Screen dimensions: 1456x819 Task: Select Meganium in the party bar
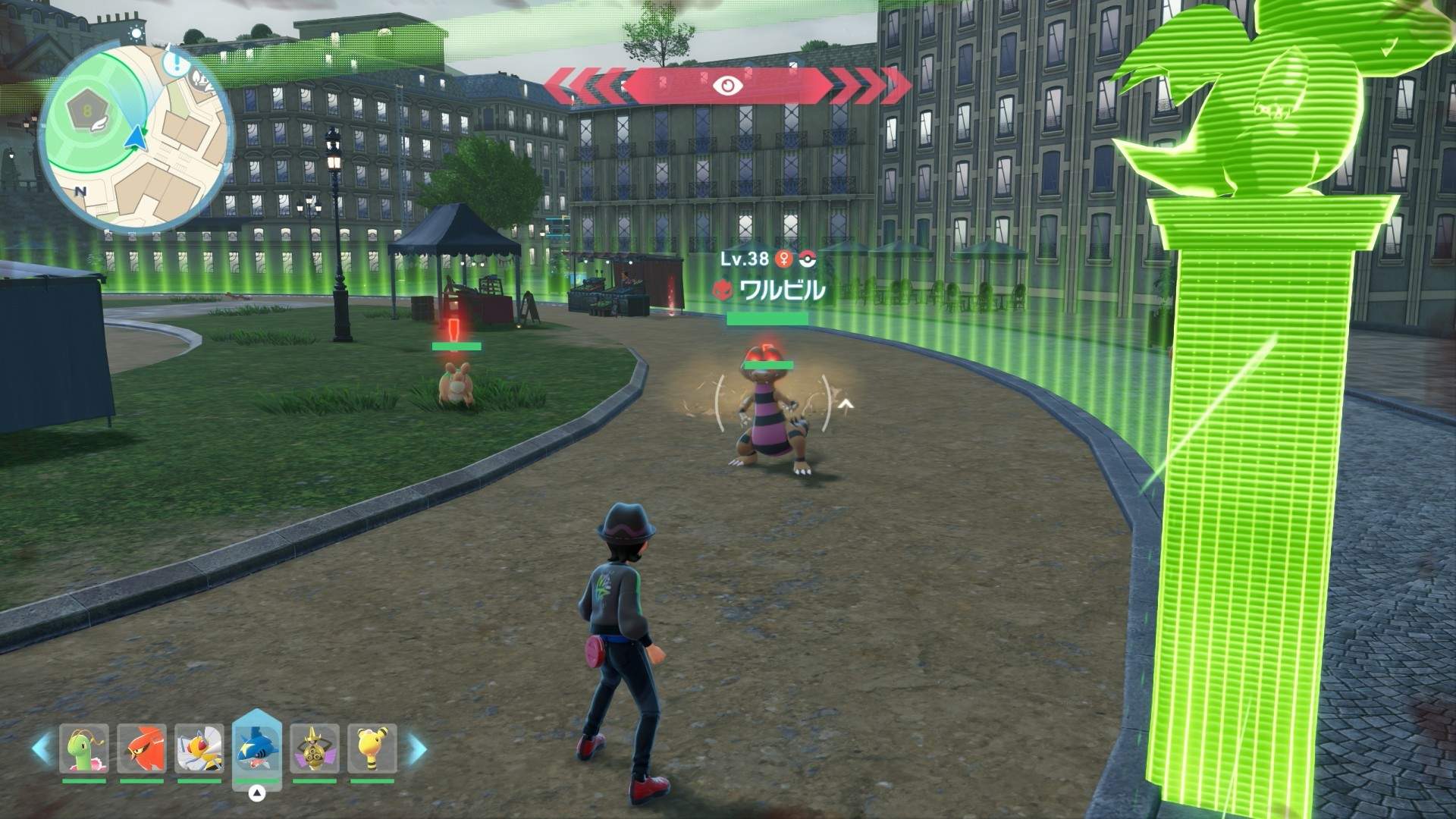click(84, 749)
